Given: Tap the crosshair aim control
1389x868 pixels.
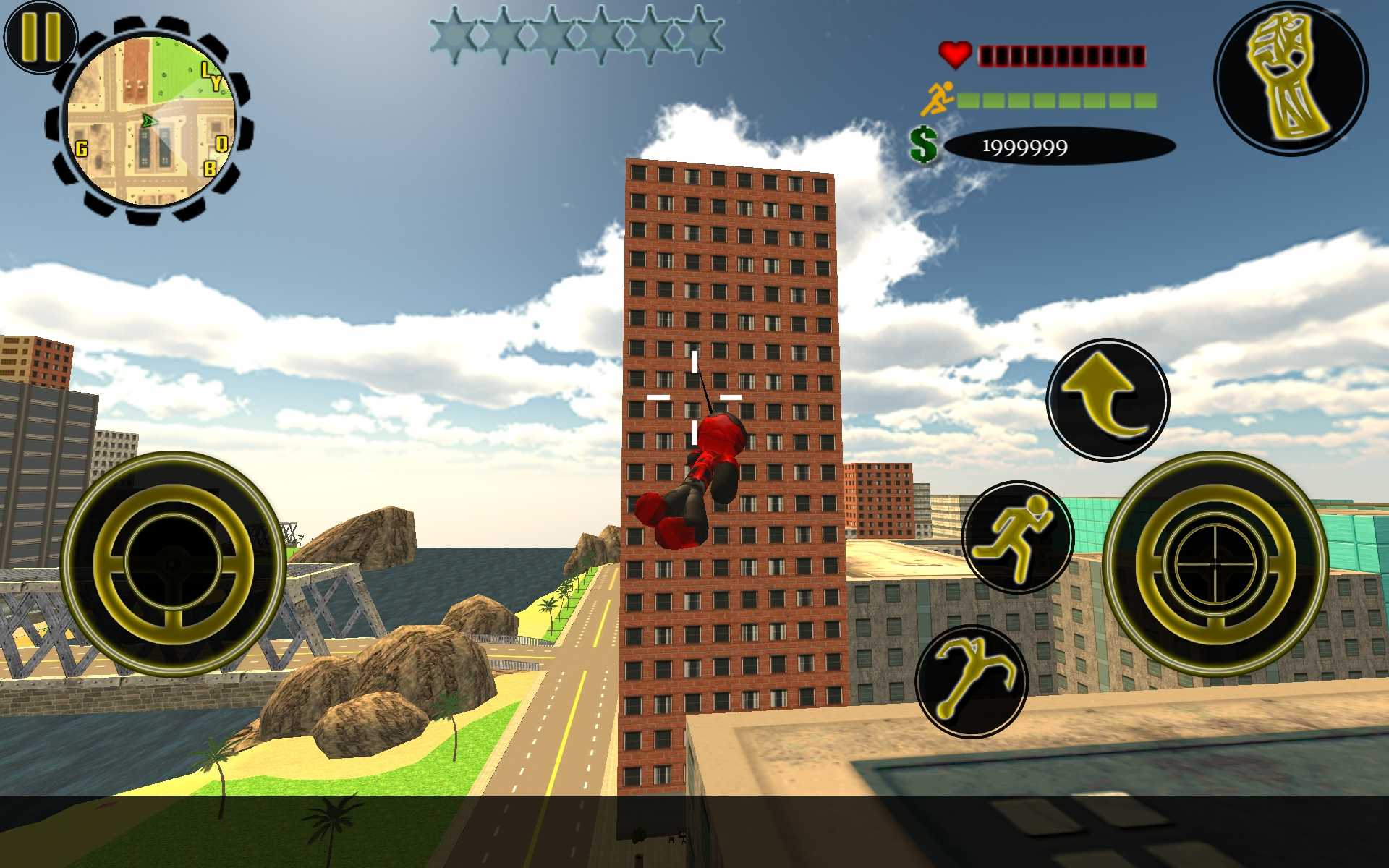Looking at the screenshot, I should point(1215,563).
